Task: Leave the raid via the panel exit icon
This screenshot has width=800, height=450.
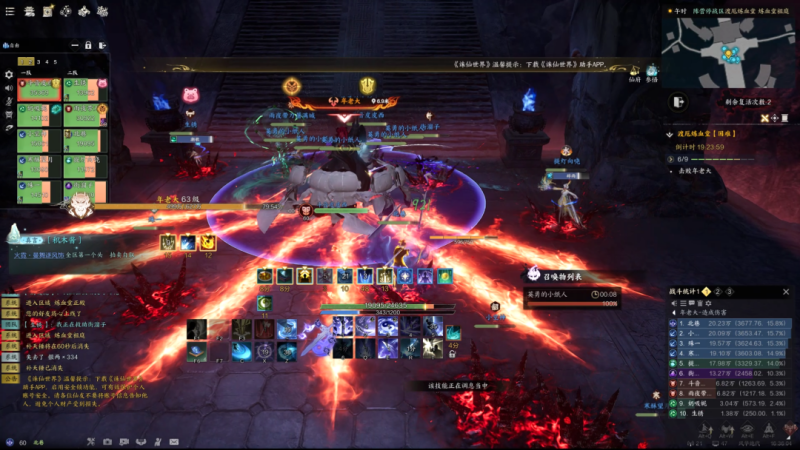Action: [x=102, y=45]
